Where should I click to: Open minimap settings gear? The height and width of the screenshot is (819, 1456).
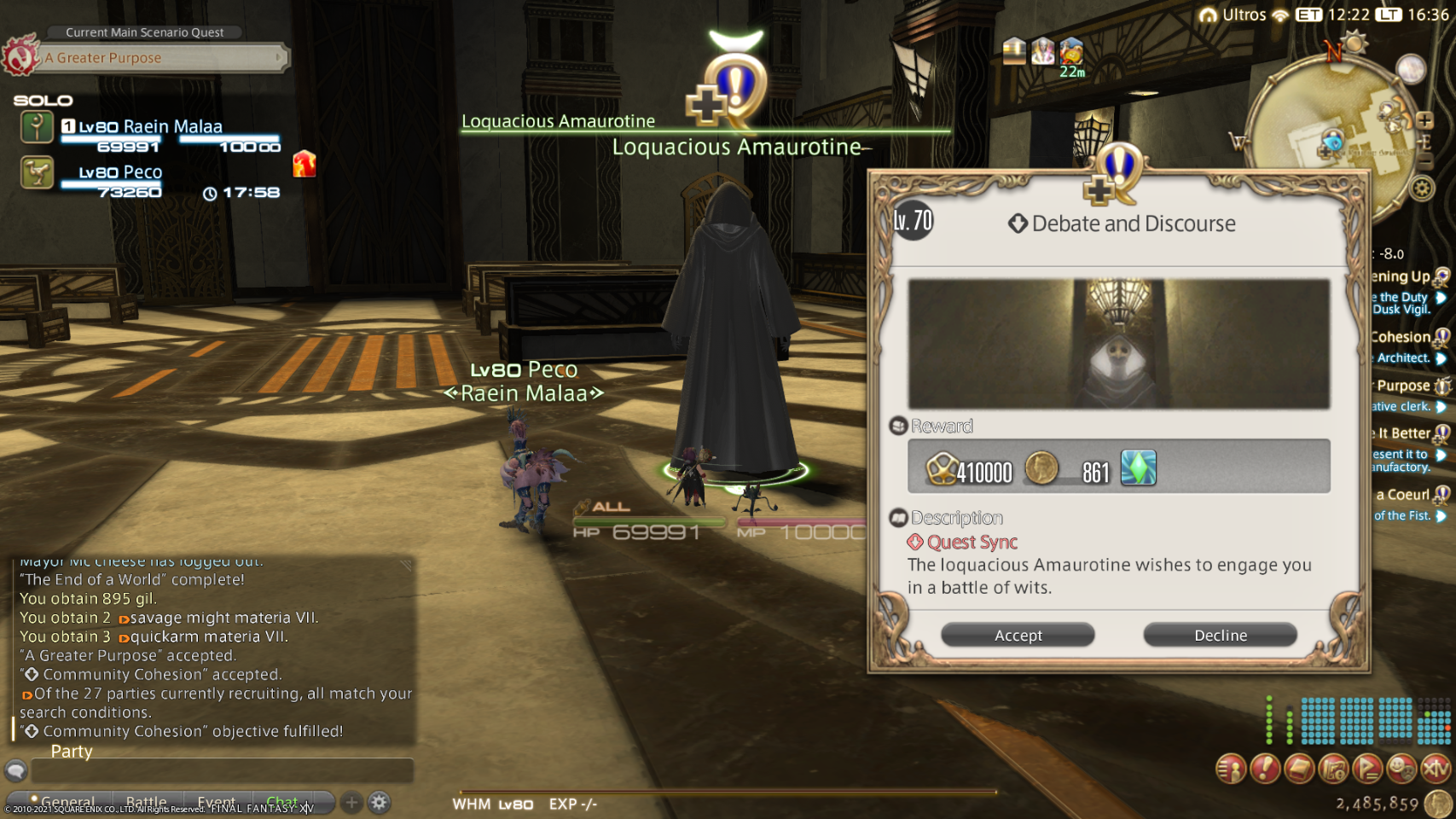(1422, 188)
